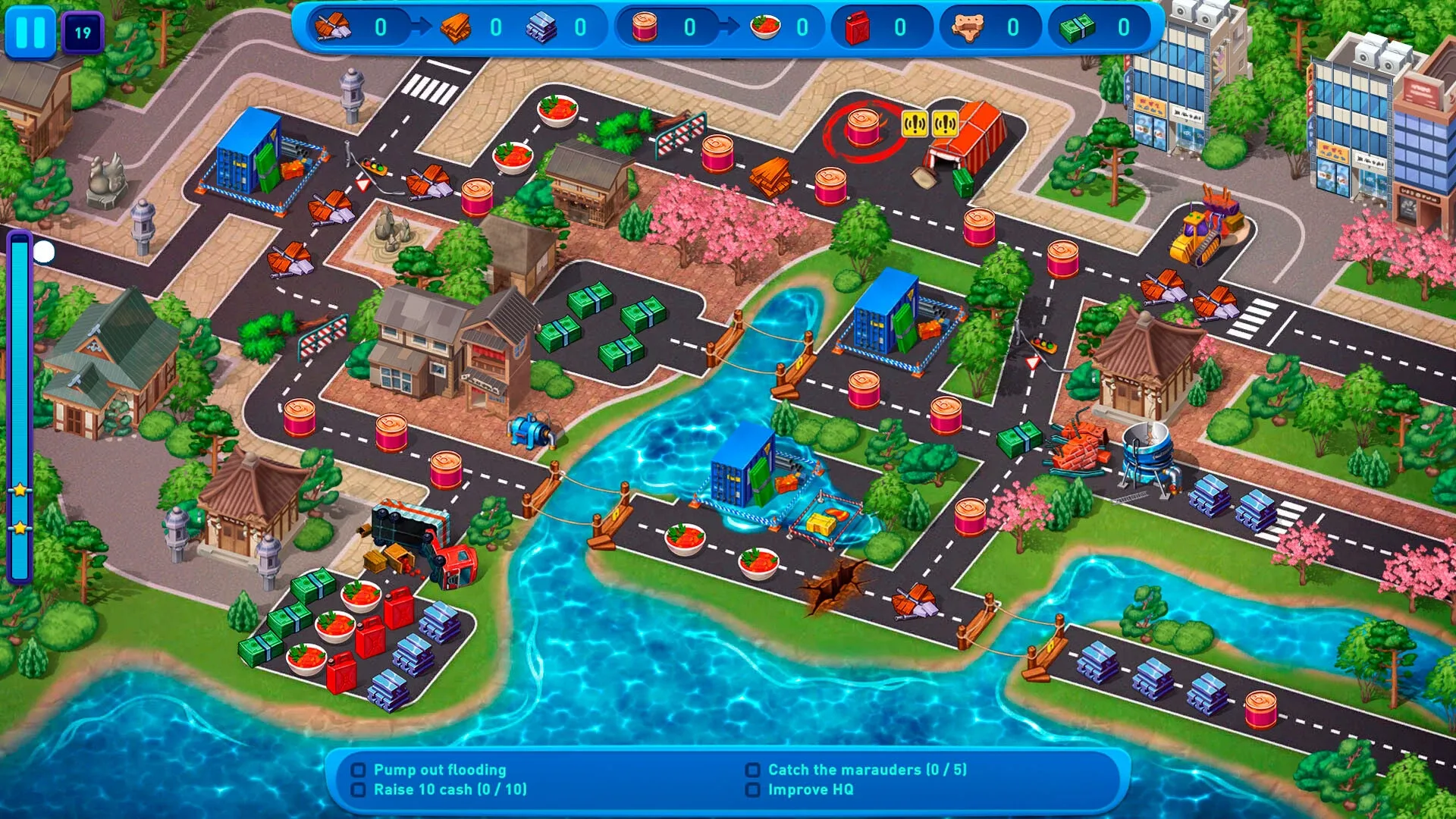Check the Pump out flooding objective box
The width and height of the screenshot is (1456, 819).
[x=358, y=770]
